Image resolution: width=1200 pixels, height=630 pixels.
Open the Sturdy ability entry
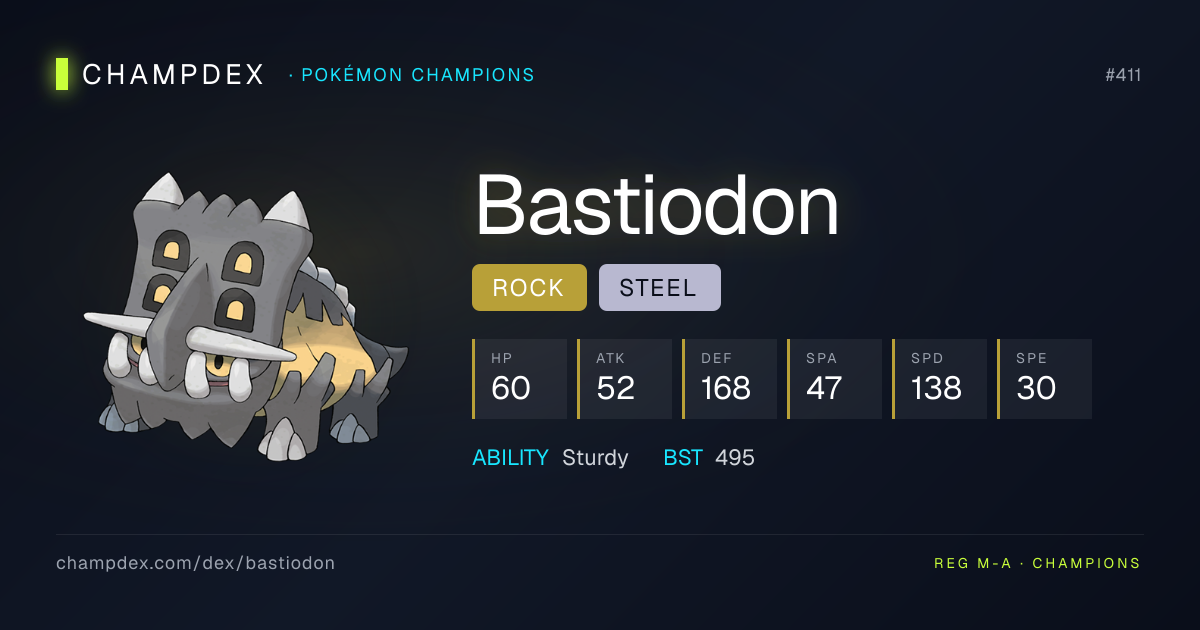pos(595,458)
